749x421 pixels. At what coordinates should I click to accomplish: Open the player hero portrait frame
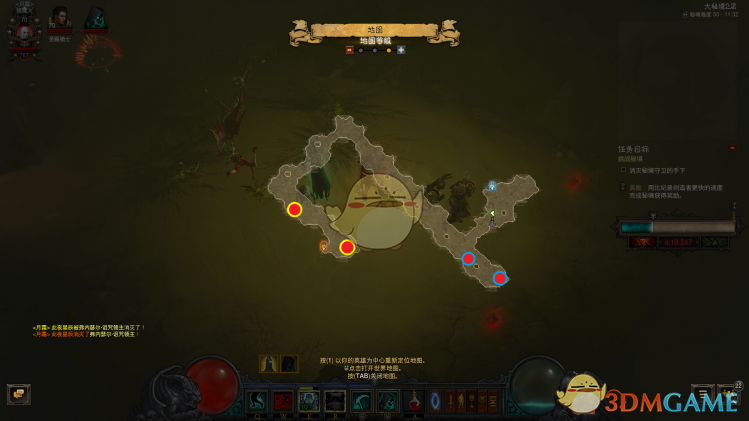point(22,32)
